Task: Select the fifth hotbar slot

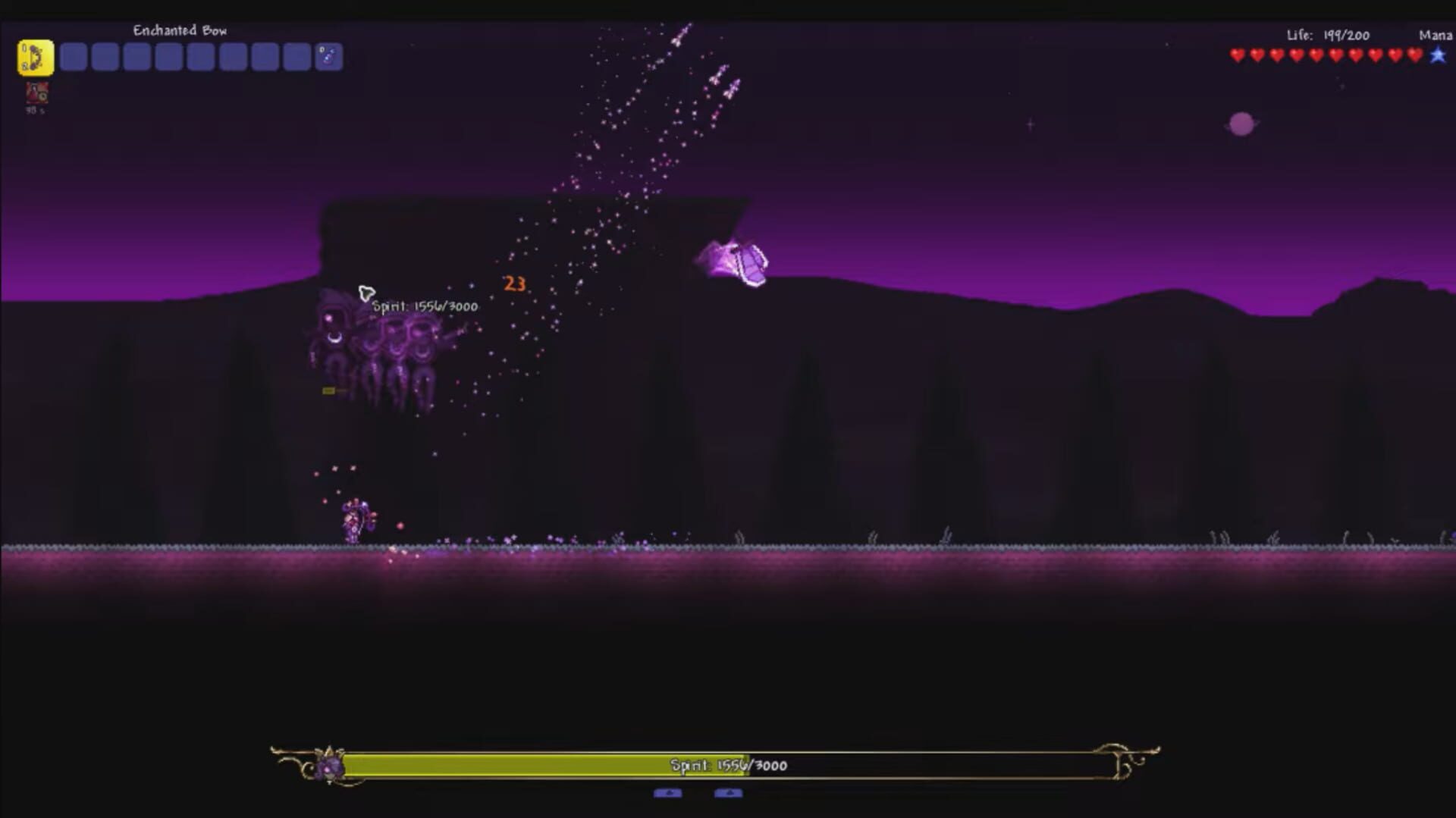Action: [x=168, y=56]
